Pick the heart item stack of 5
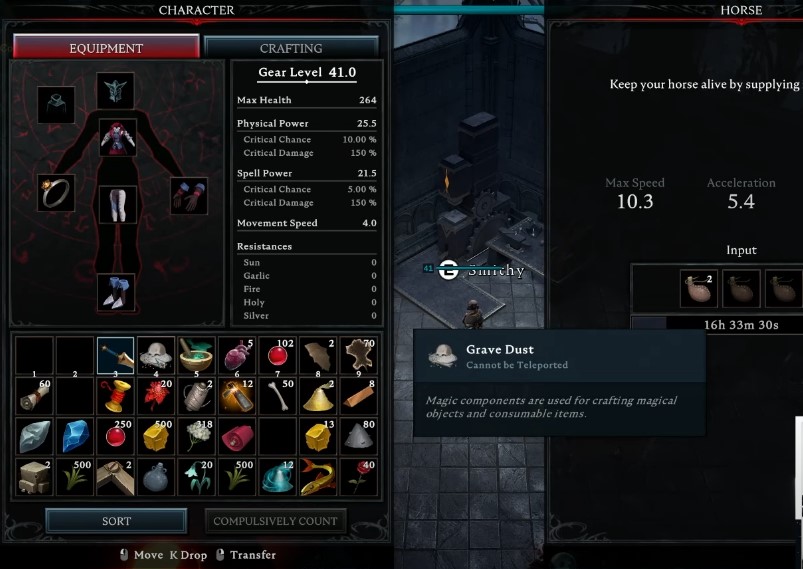Screen dimensions: 803x569 pos(237,355)
